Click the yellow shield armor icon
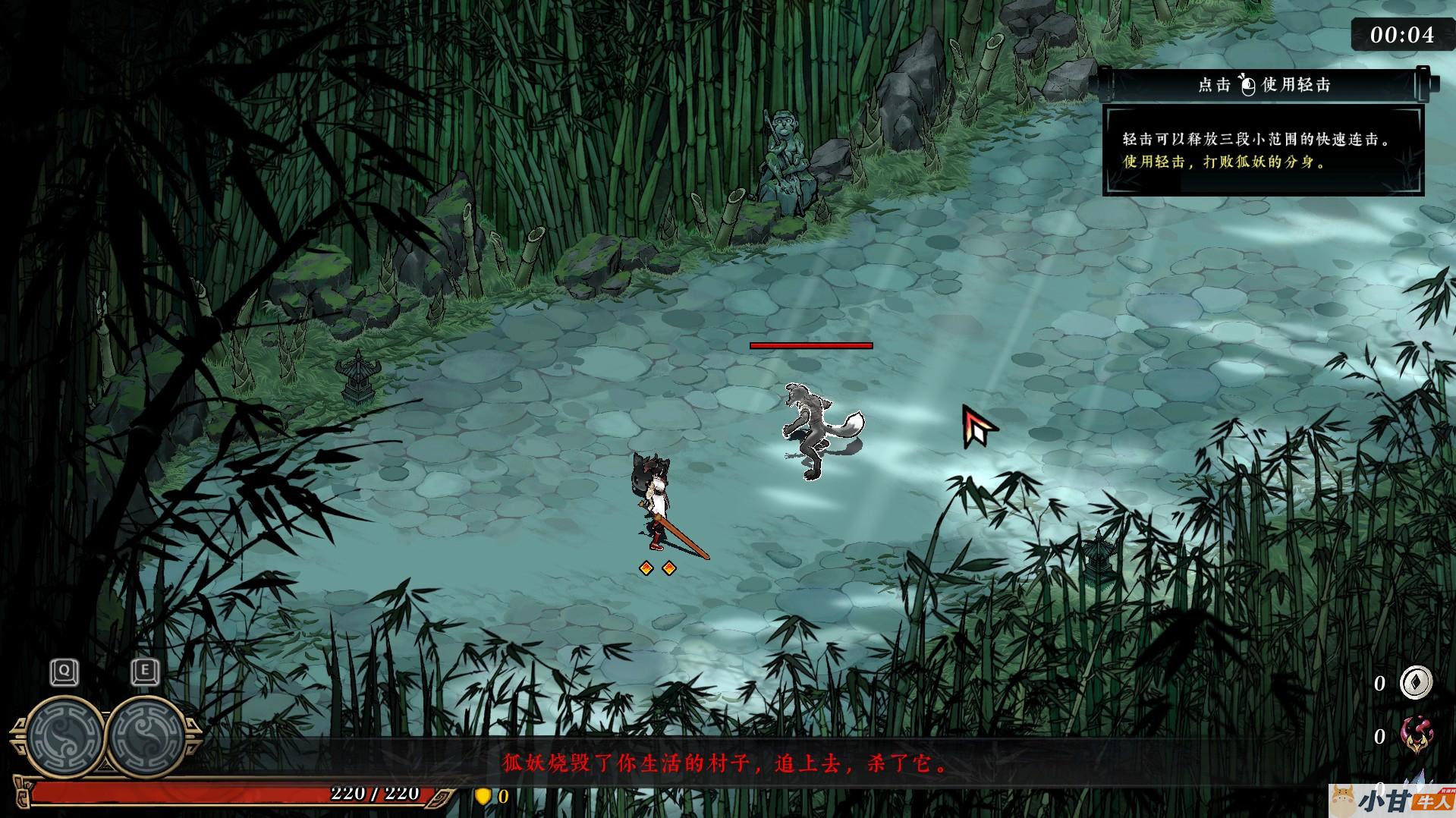The width and height of the screenshot is (1456, 818). click(x=483, y=796)
